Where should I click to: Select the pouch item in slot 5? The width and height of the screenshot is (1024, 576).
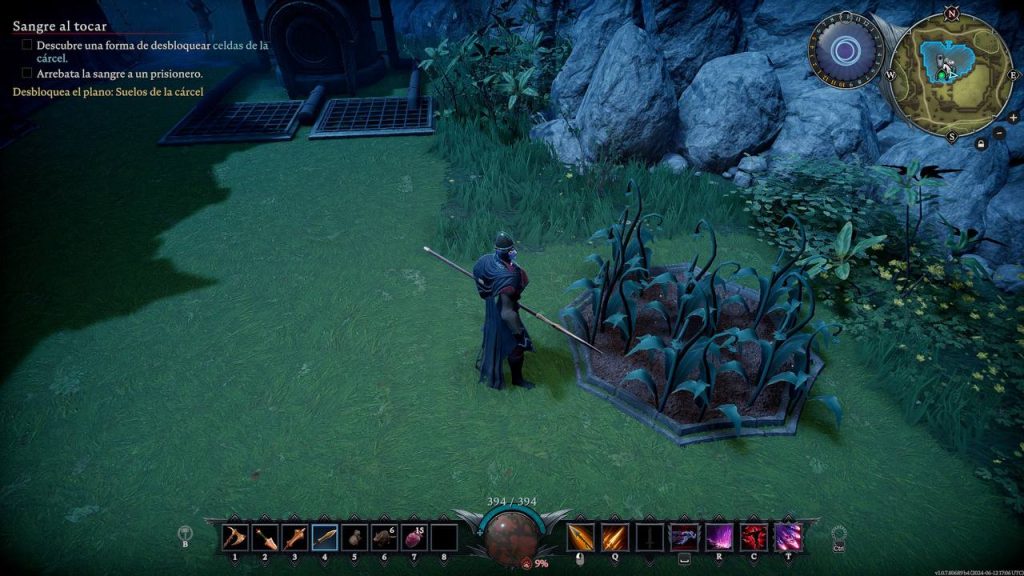(354, 538)
